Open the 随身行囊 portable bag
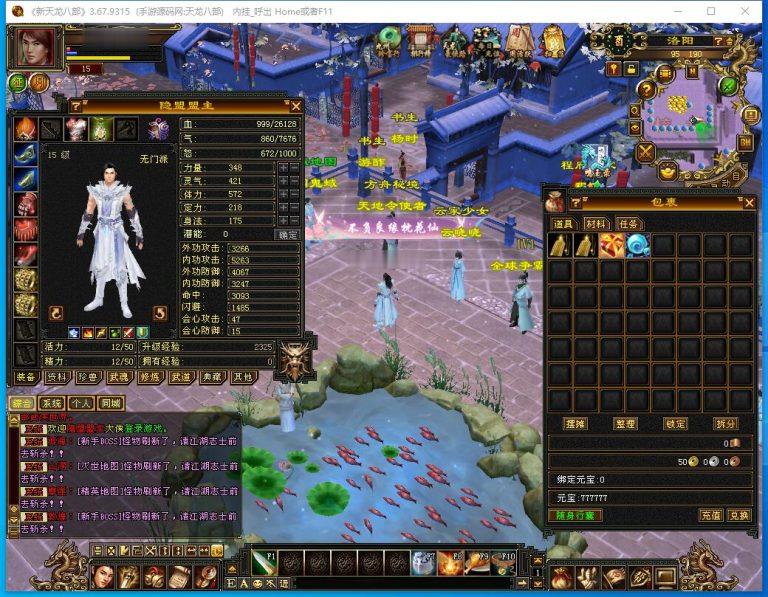This screenshot has height=597, width=768. click(x=575, y=516)
